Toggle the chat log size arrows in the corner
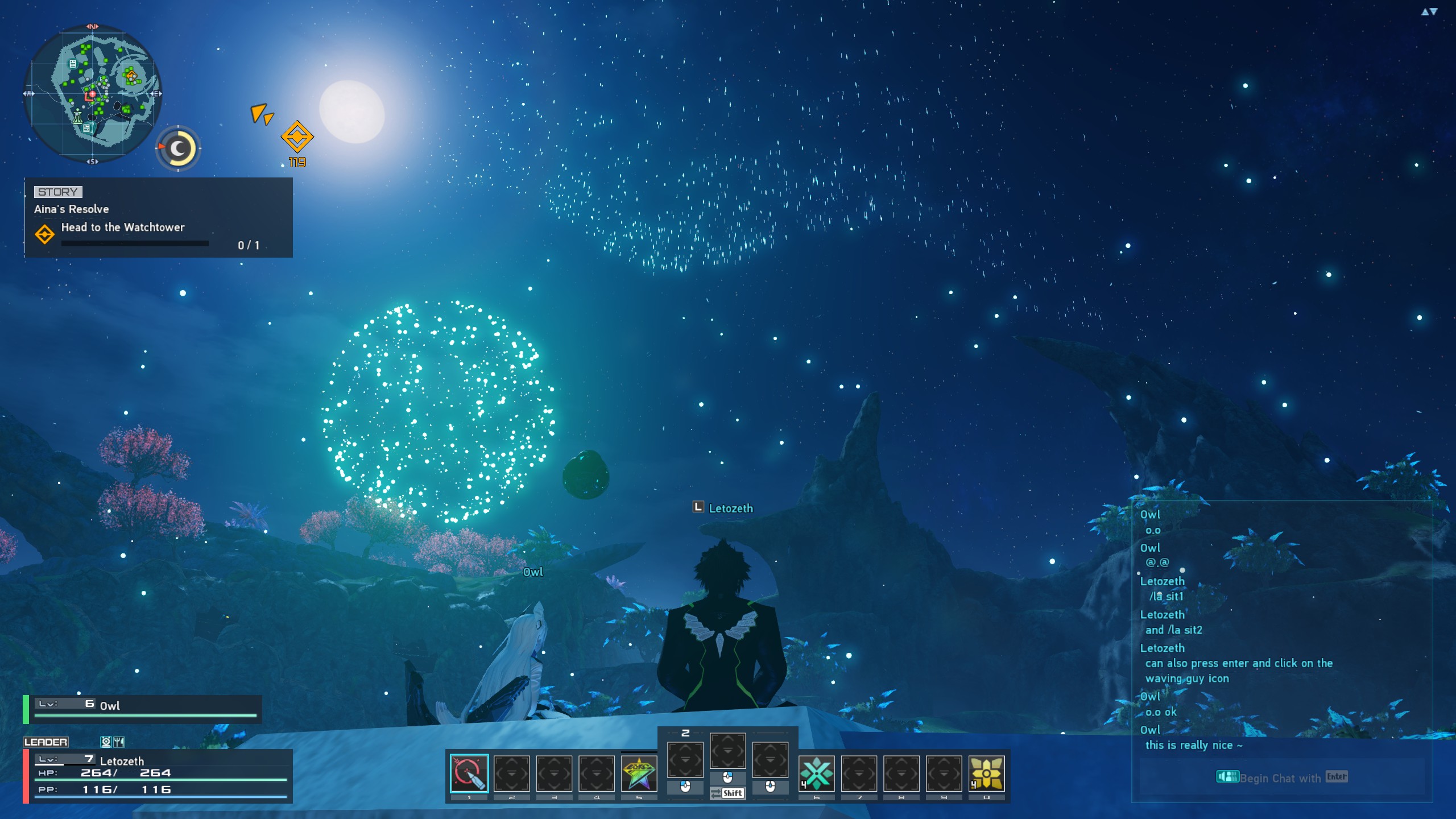Screen dimensions: 1456x819 click(1429, 12)
